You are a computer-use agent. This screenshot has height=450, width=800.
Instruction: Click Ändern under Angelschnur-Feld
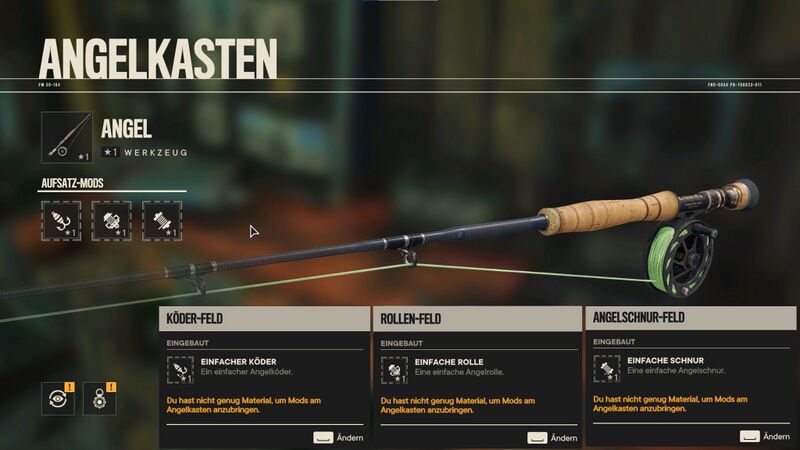[x=765, y=436]
